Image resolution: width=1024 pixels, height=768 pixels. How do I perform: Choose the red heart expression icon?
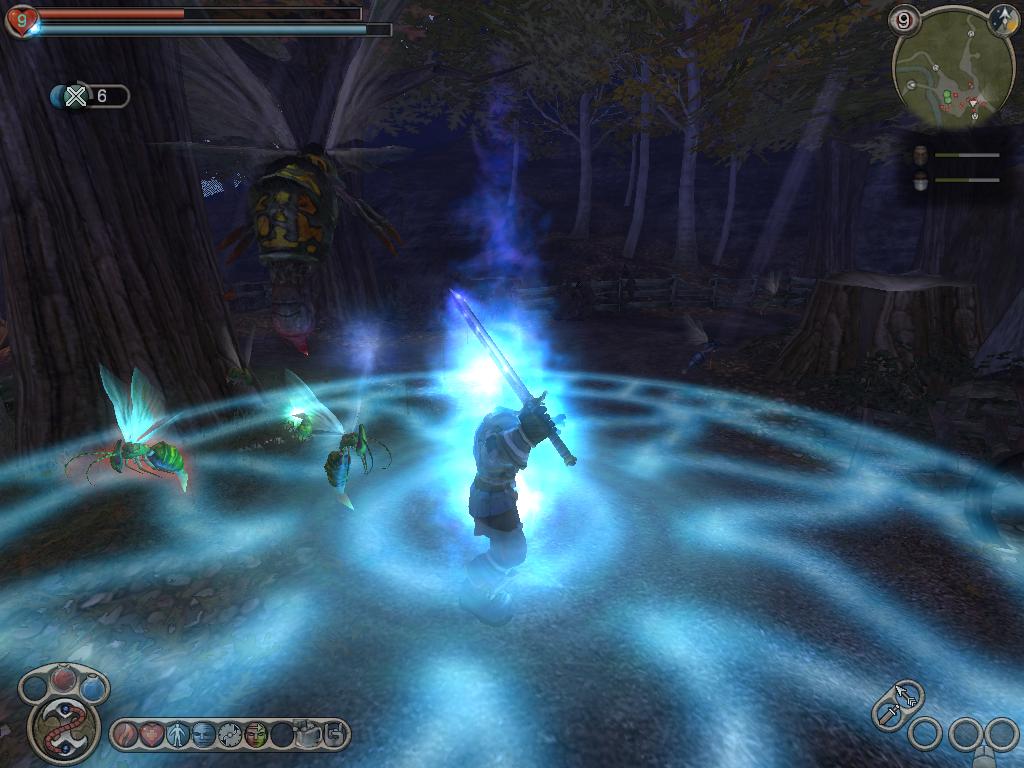[151, 735]
